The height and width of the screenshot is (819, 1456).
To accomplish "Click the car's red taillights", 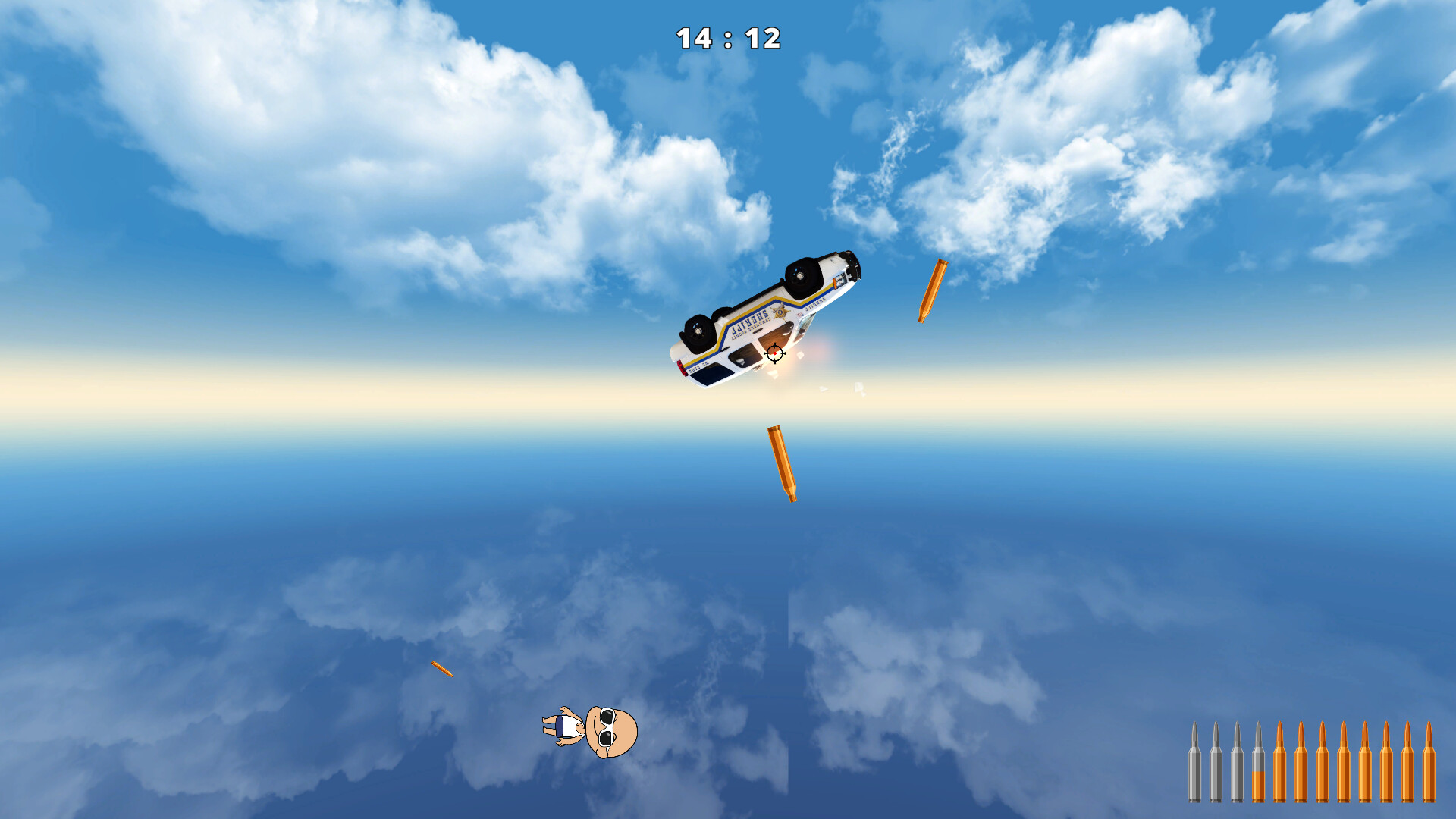I will 682,368.
